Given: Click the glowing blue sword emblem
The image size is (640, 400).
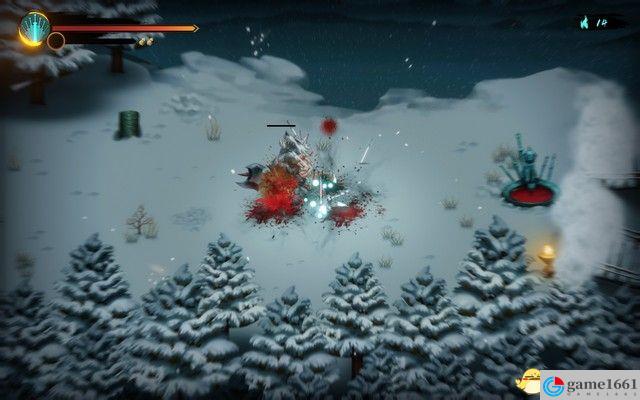Looking at the screenshot, I should [x=33, y=27].
